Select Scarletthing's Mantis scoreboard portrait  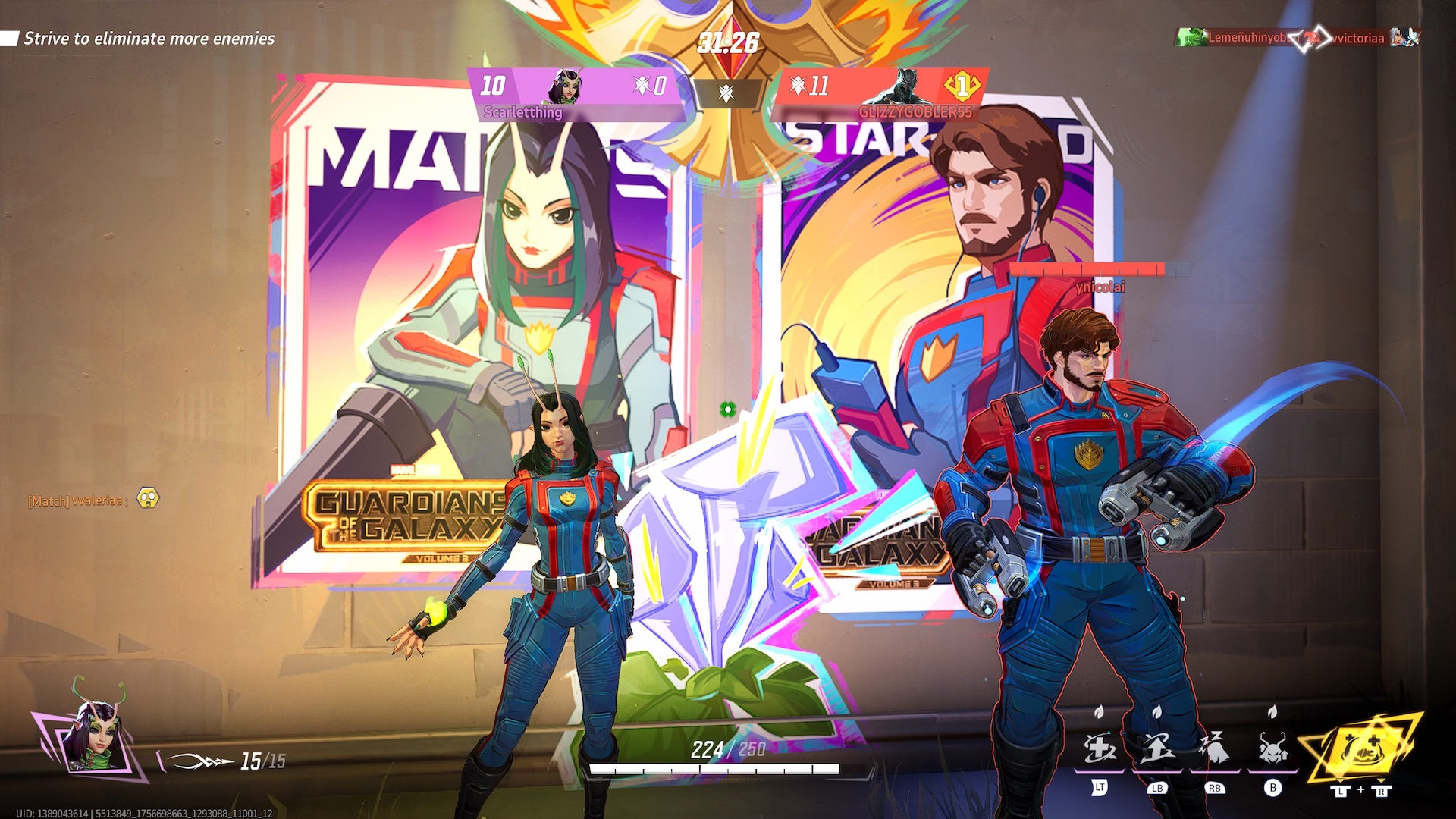pyautogui.click(x=566, y=86)
